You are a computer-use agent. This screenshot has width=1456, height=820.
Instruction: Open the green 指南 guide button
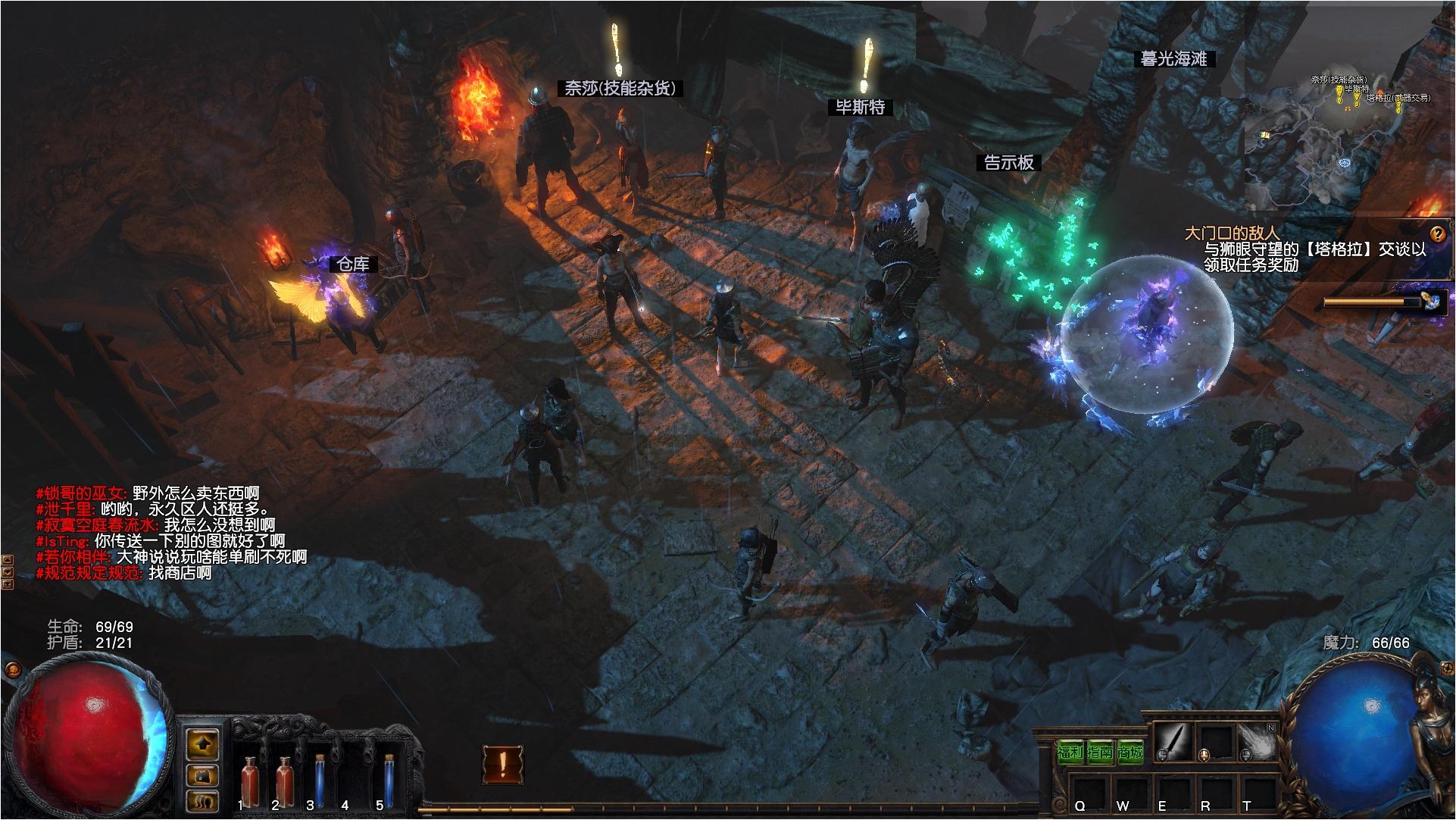click(1099, 753)
